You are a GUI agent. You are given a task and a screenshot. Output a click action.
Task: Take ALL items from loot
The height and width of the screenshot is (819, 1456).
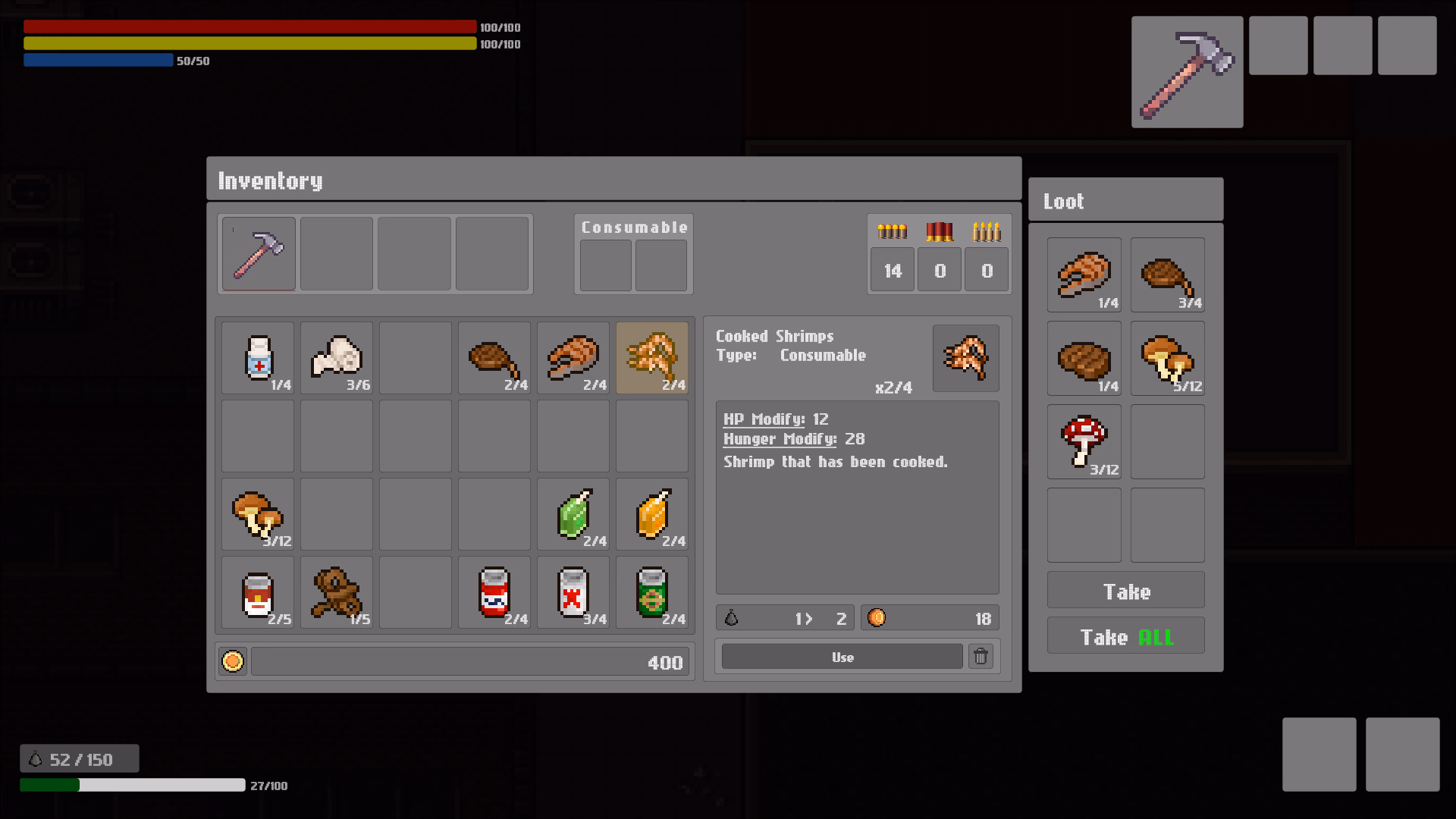click(1125, 636)
